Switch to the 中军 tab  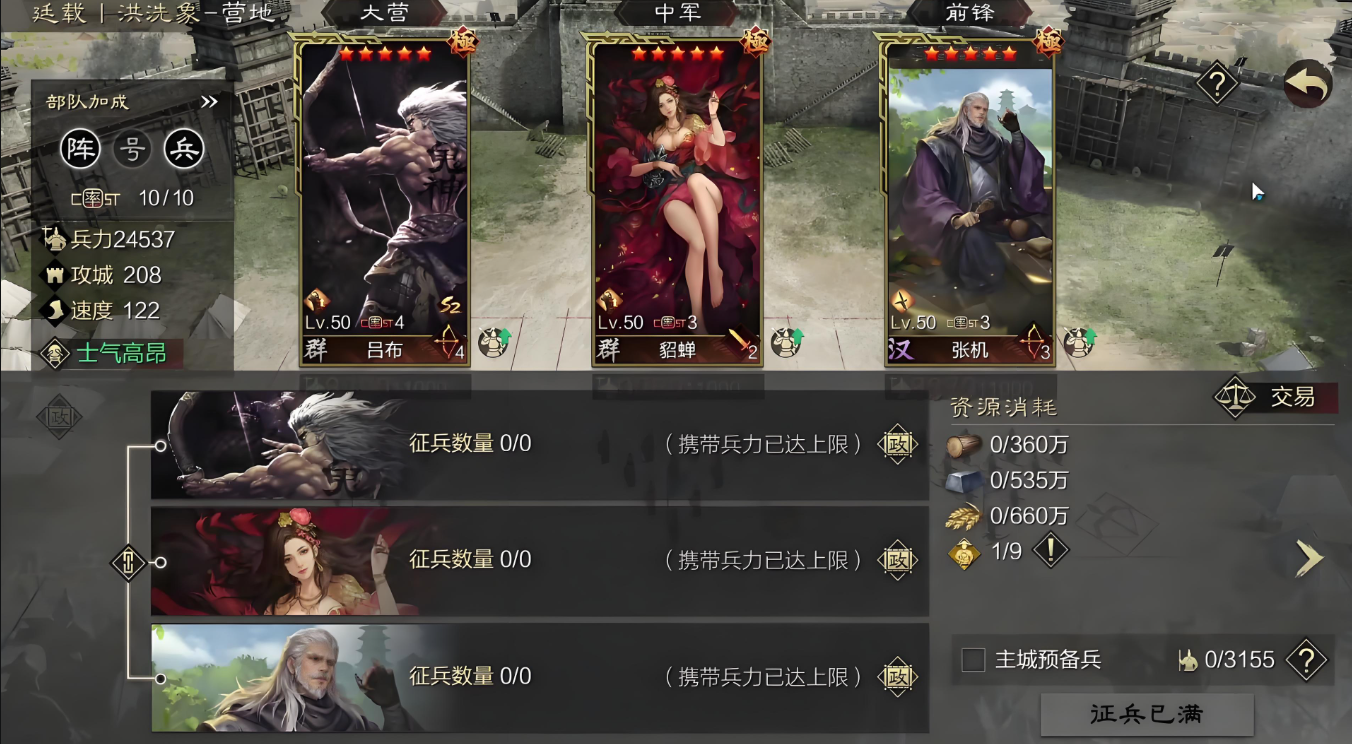679,13
